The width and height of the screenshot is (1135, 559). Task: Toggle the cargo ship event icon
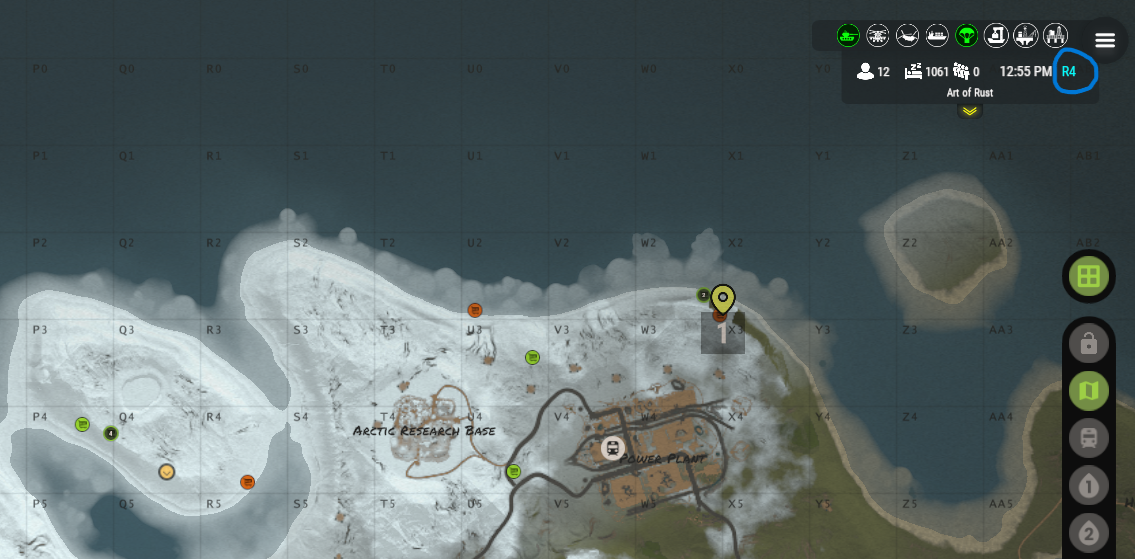point(937,36)
